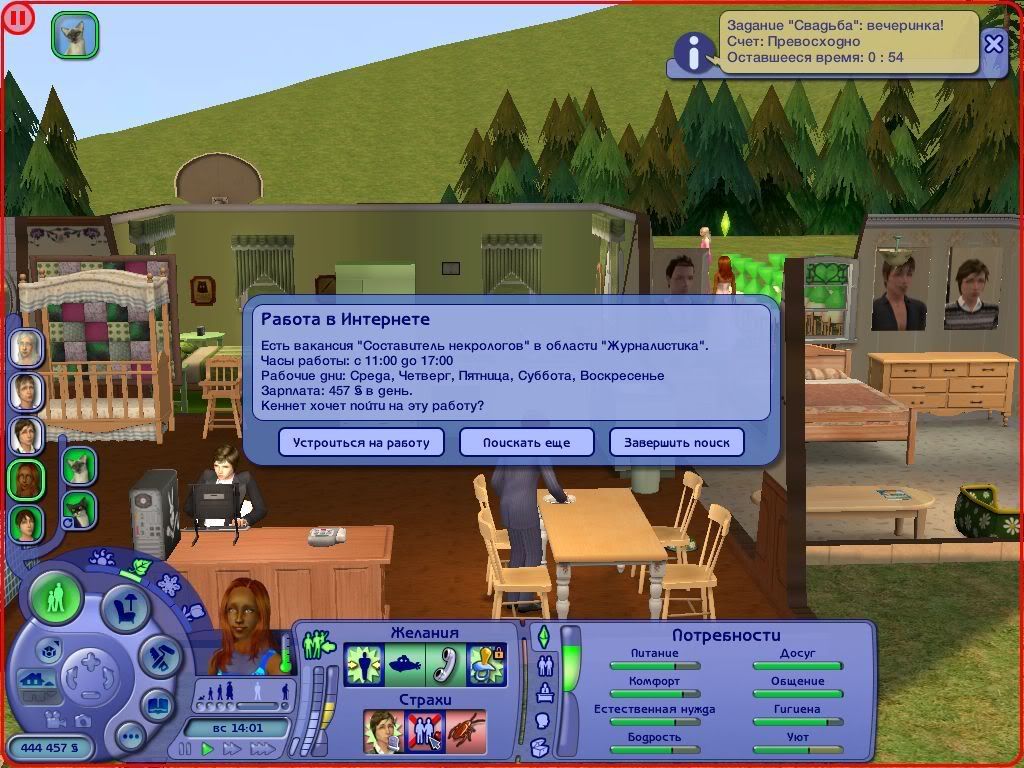
Task: Activate the green Live mode button
Action: coord(56,599)
